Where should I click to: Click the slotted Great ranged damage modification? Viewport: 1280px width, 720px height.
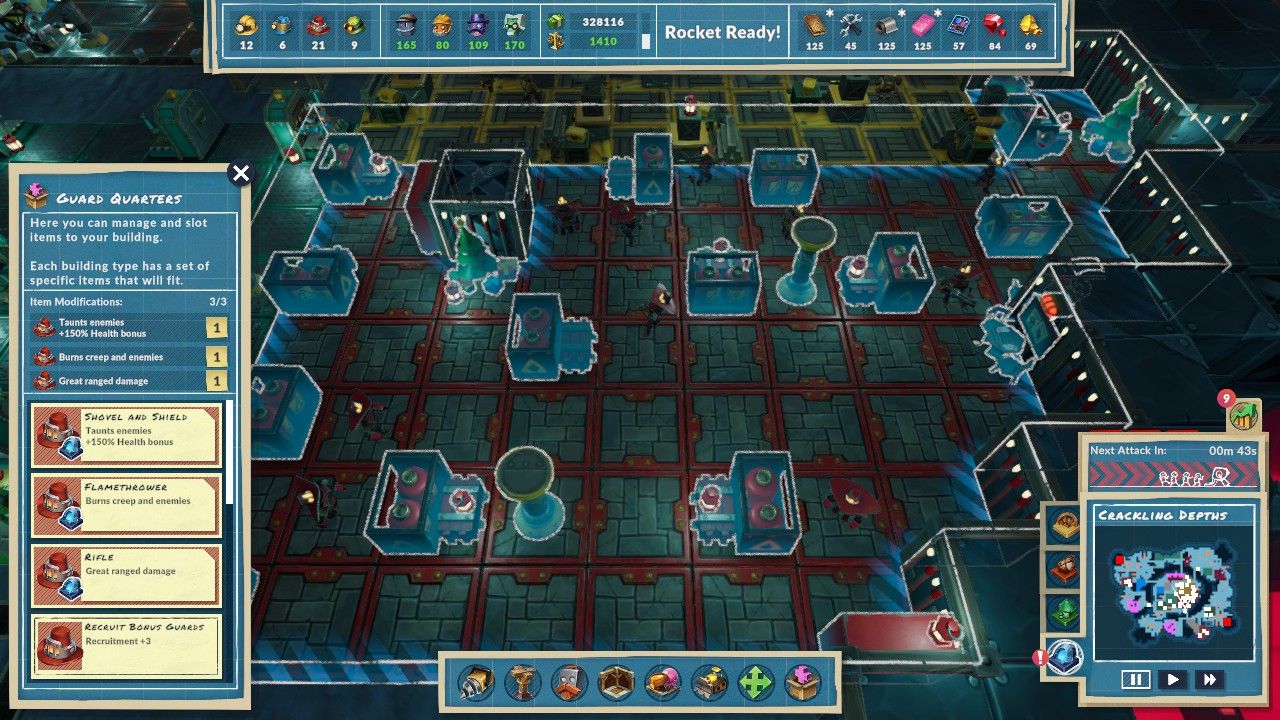tap(128, 381)
